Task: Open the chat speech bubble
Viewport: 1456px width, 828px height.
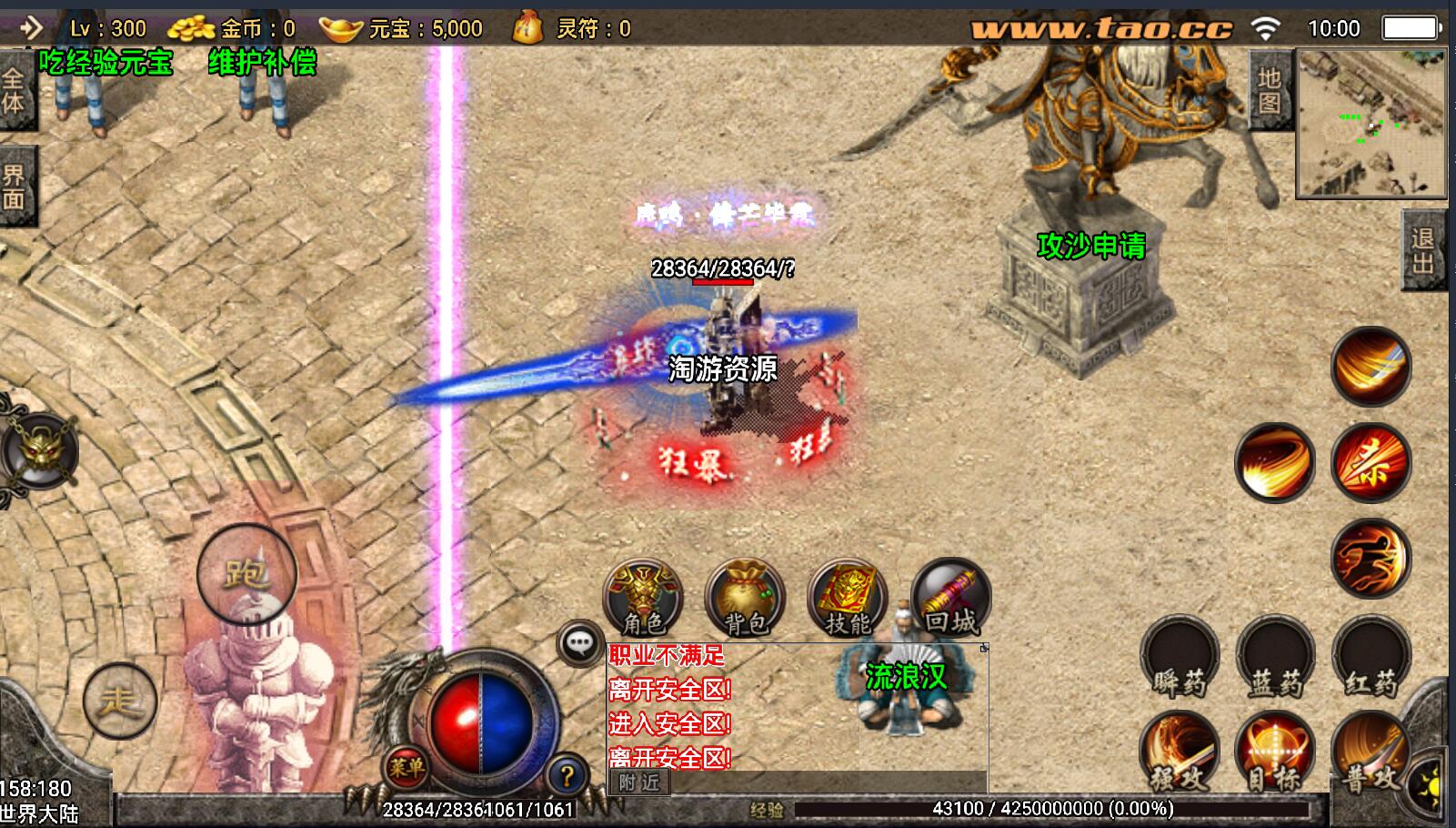Action: pyautogui.click(x=579, y=643)
